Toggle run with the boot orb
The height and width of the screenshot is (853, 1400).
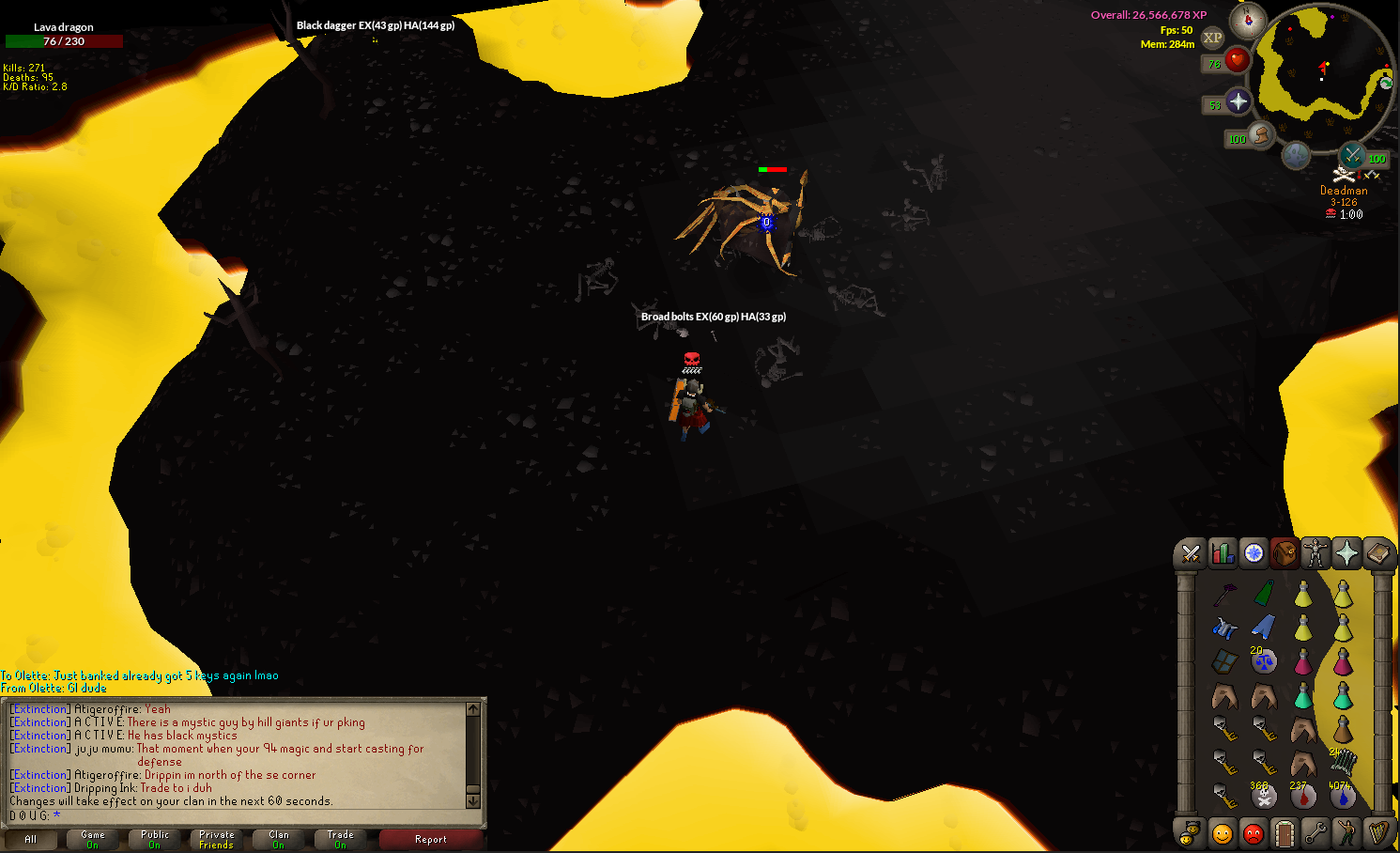point(1261,136)
